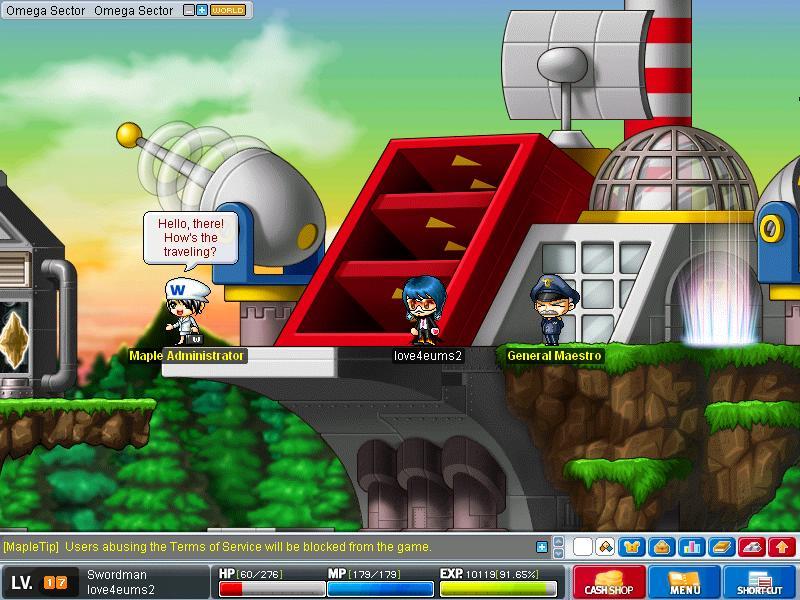Open the World map
Screen dimensions: 800x600
click(x=228, y=11)
